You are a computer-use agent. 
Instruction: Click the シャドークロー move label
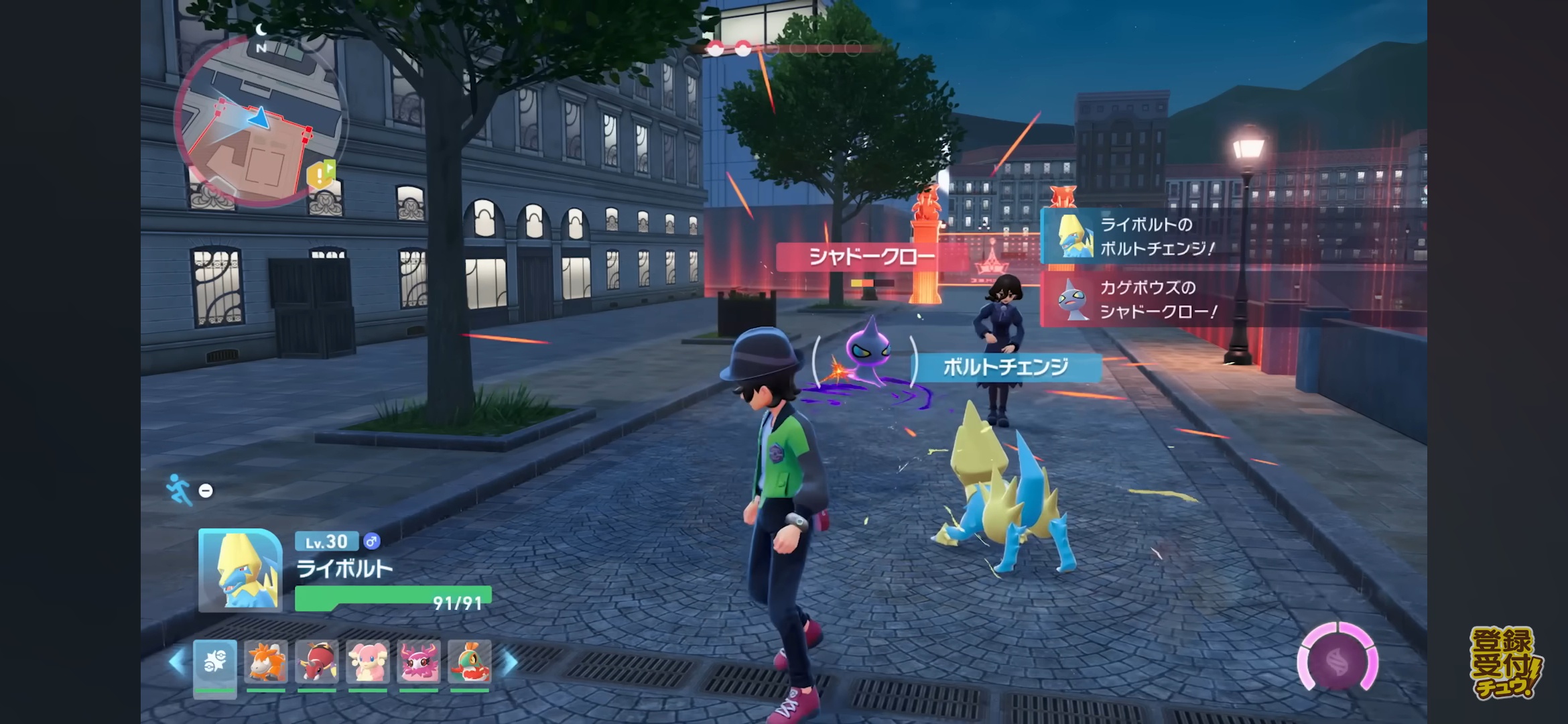(871, 257)
